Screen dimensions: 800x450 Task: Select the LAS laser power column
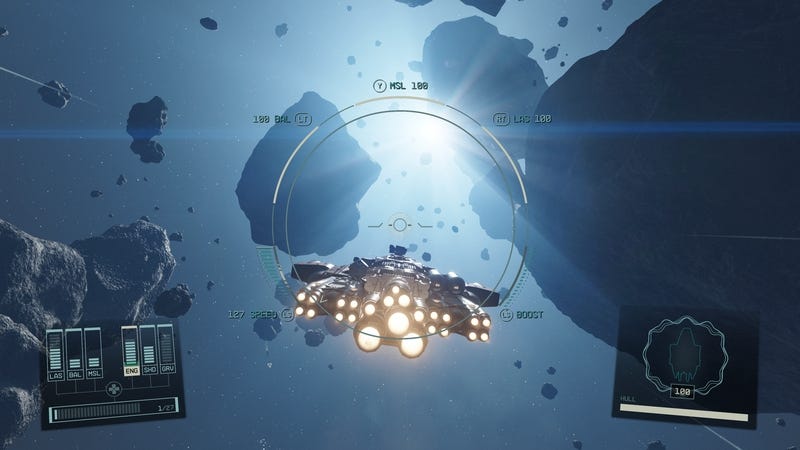55,353
